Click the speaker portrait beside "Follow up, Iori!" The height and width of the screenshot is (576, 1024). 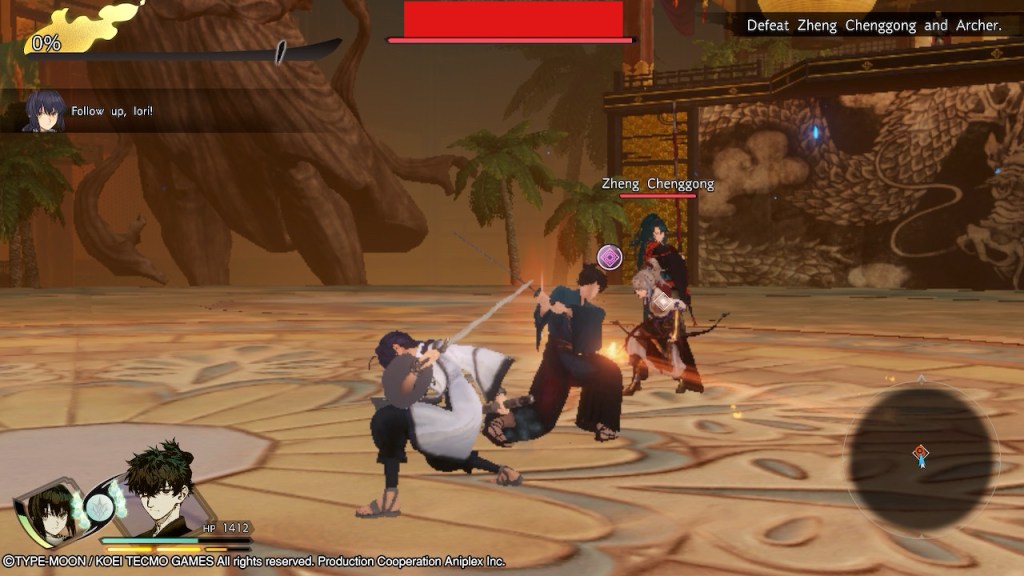pyautogui.click(x=45, y=111)
